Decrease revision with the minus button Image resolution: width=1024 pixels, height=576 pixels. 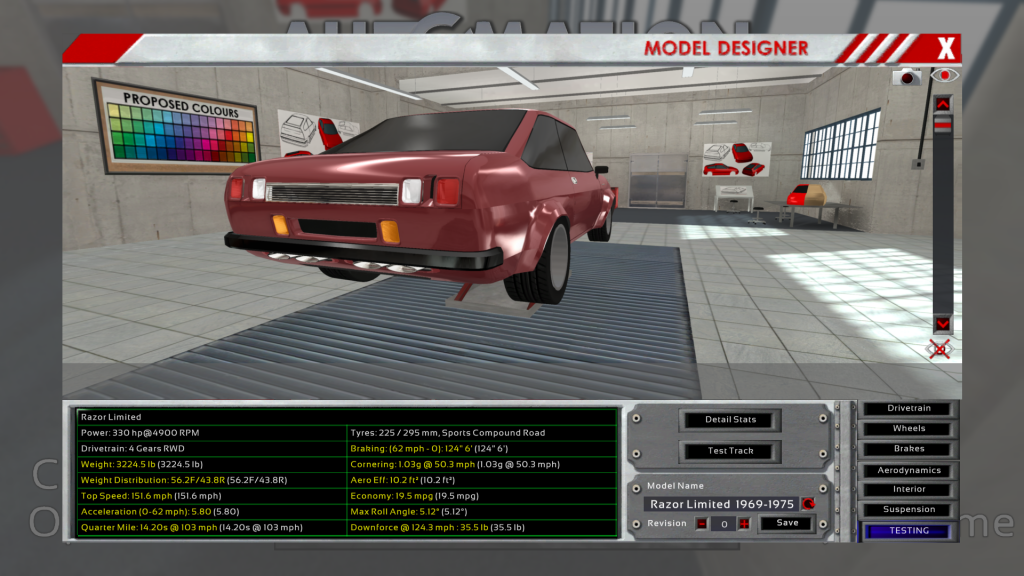pos(702,523)
